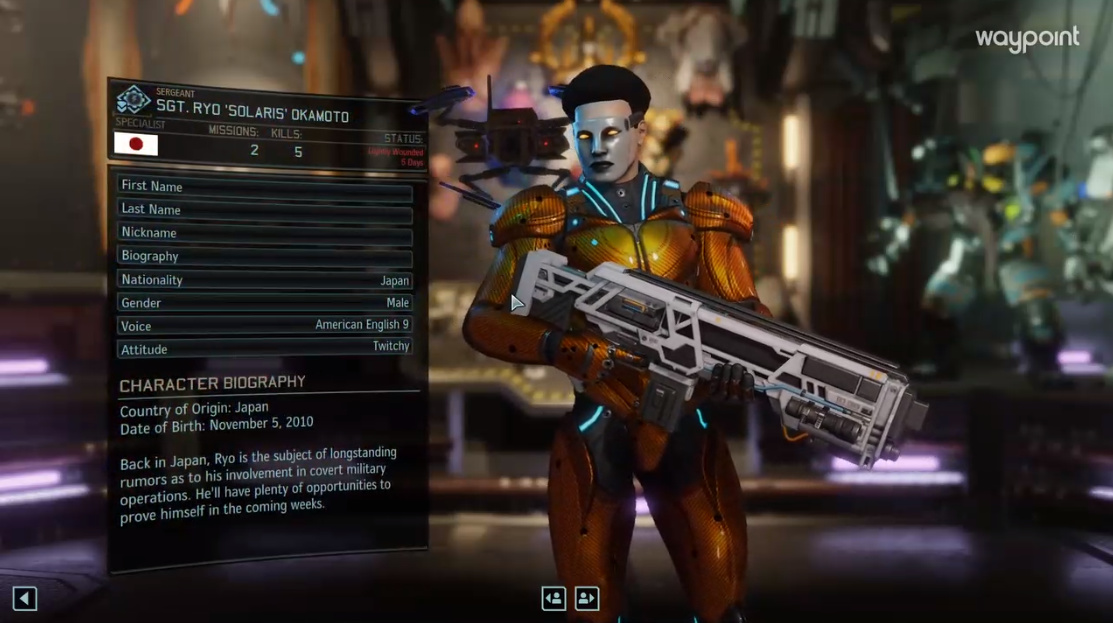Switch to the previous soldier
The height and width of the screenshot is (623, 1113).
pos(553,598)
